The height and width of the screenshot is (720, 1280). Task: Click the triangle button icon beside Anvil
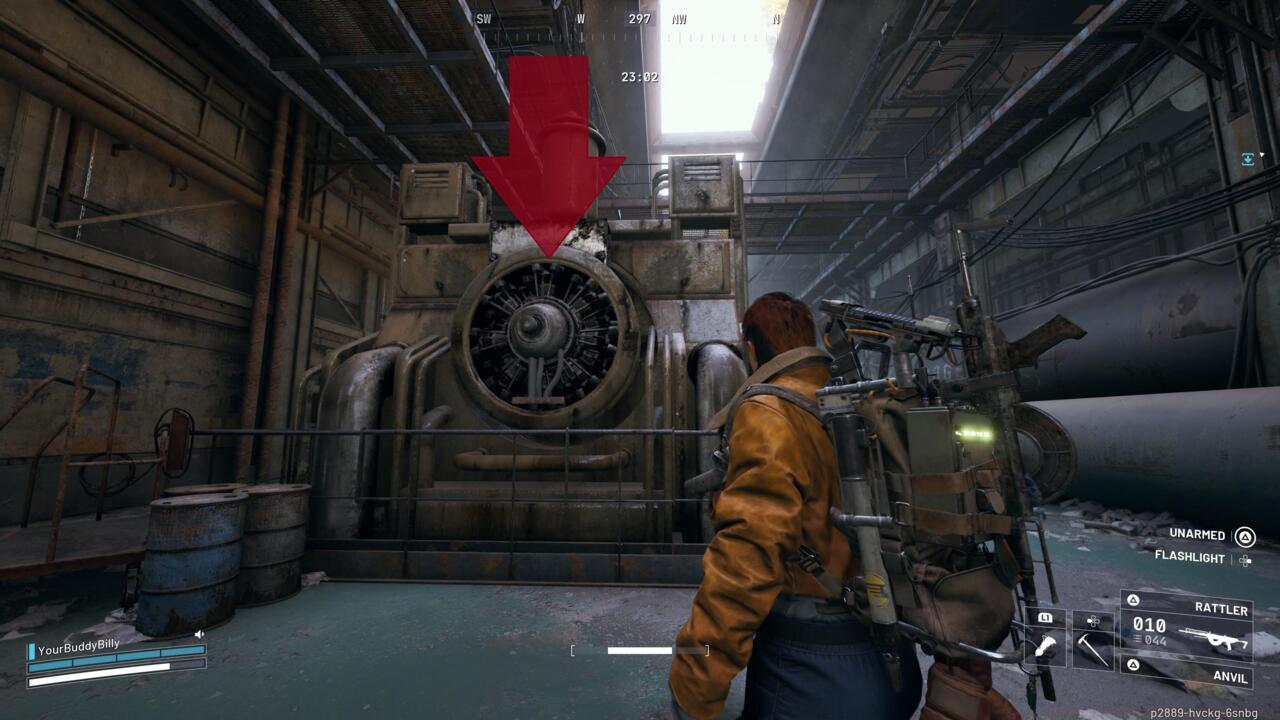click(x=1134, y=663)
